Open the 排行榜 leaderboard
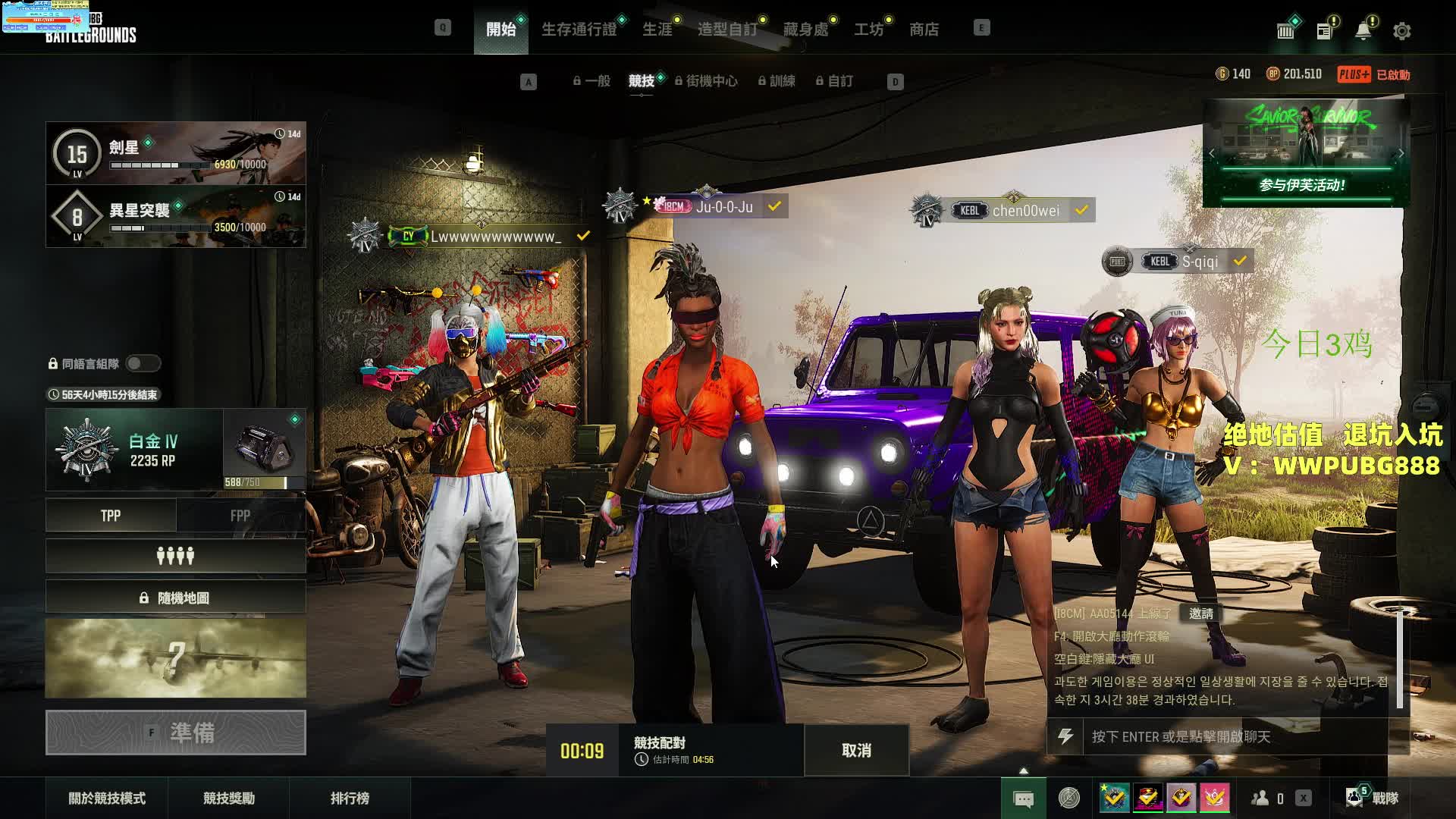 coord(350,798)
